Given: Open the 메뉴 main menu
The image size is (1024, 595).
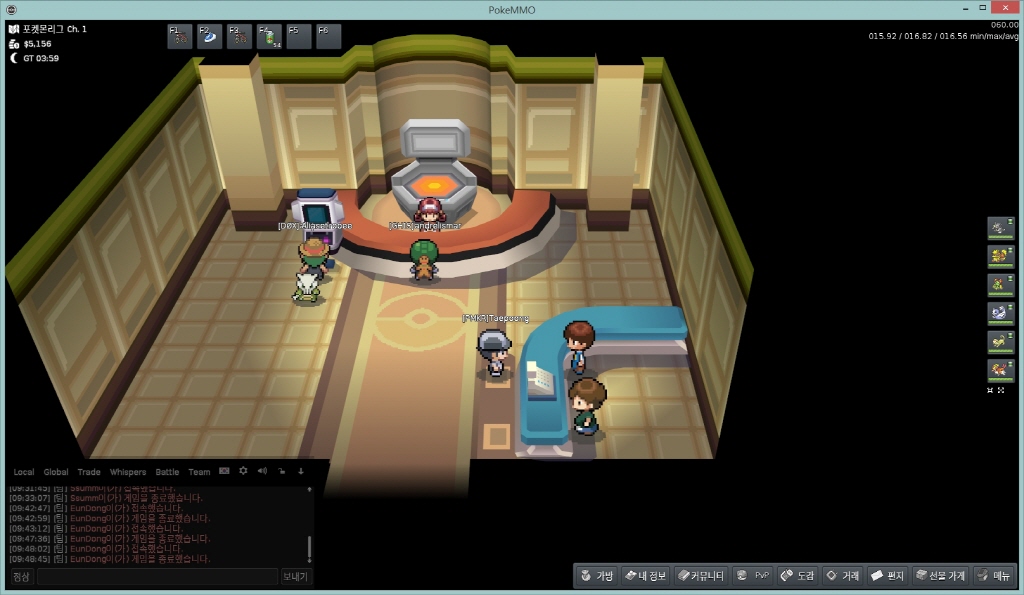Looking at the screenshot, I should (x=994, y=576).
